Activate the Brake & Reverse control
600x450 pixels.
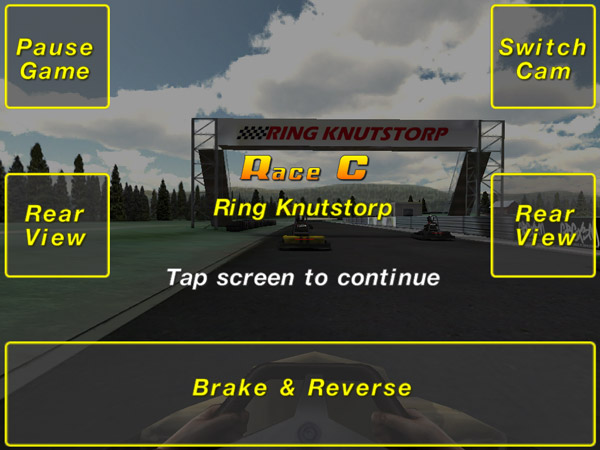(301, 388)
